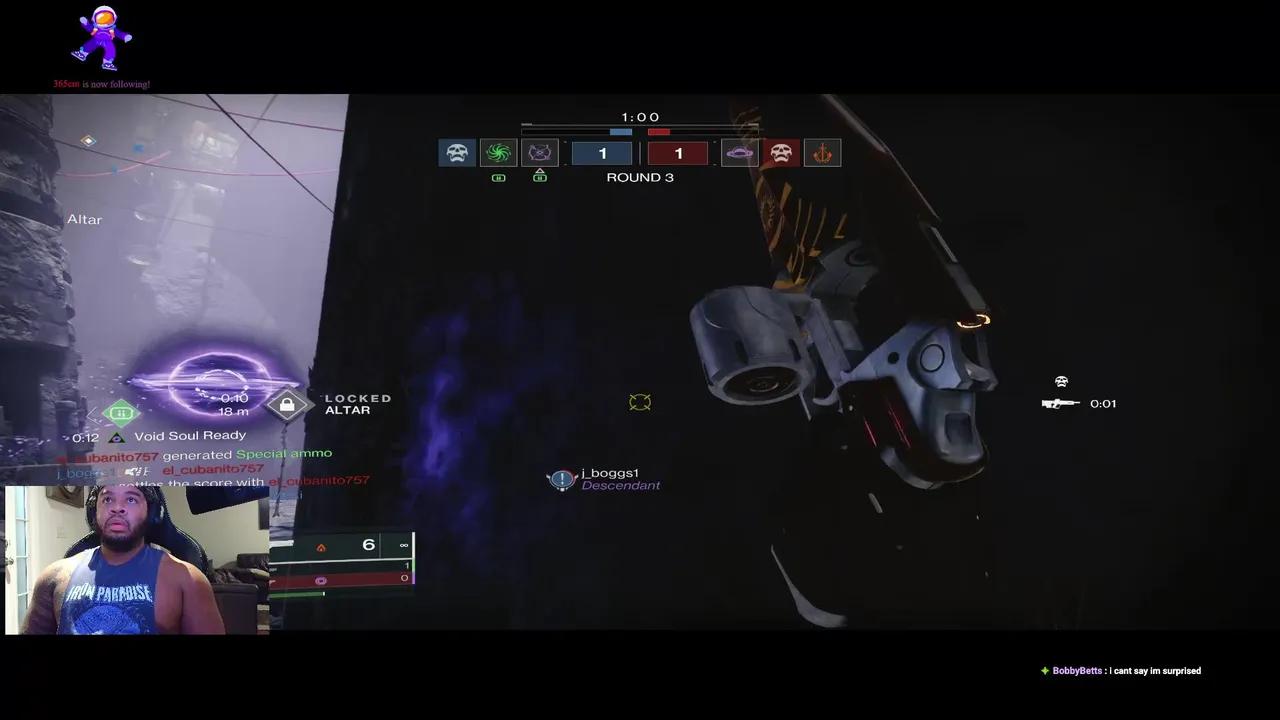Select the orange anchor faction icon
Screen dimensions: 1280x720
point(822,152)
